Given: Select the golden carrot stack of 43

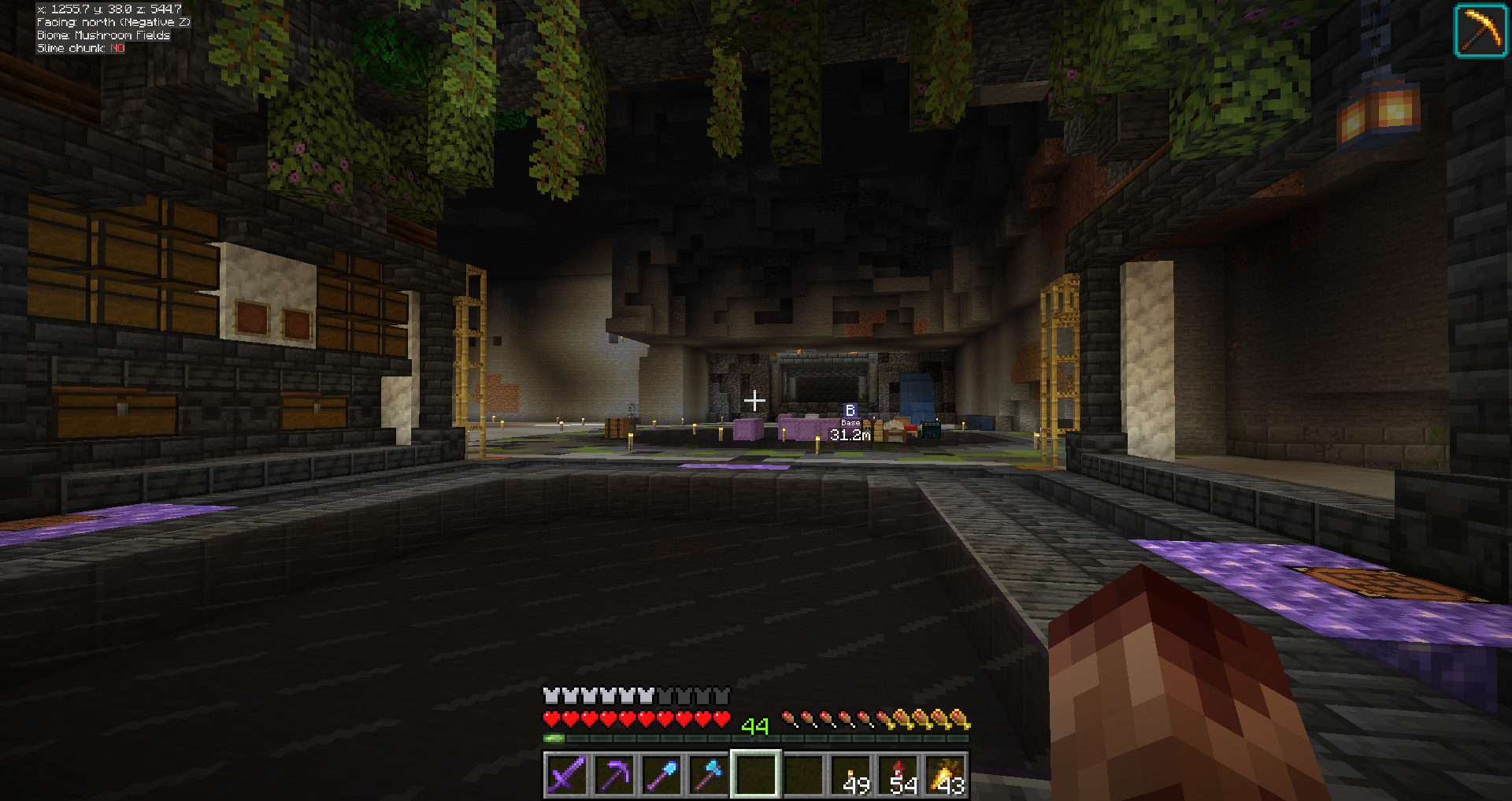Looking at the screenshot, I should point(947,774).
